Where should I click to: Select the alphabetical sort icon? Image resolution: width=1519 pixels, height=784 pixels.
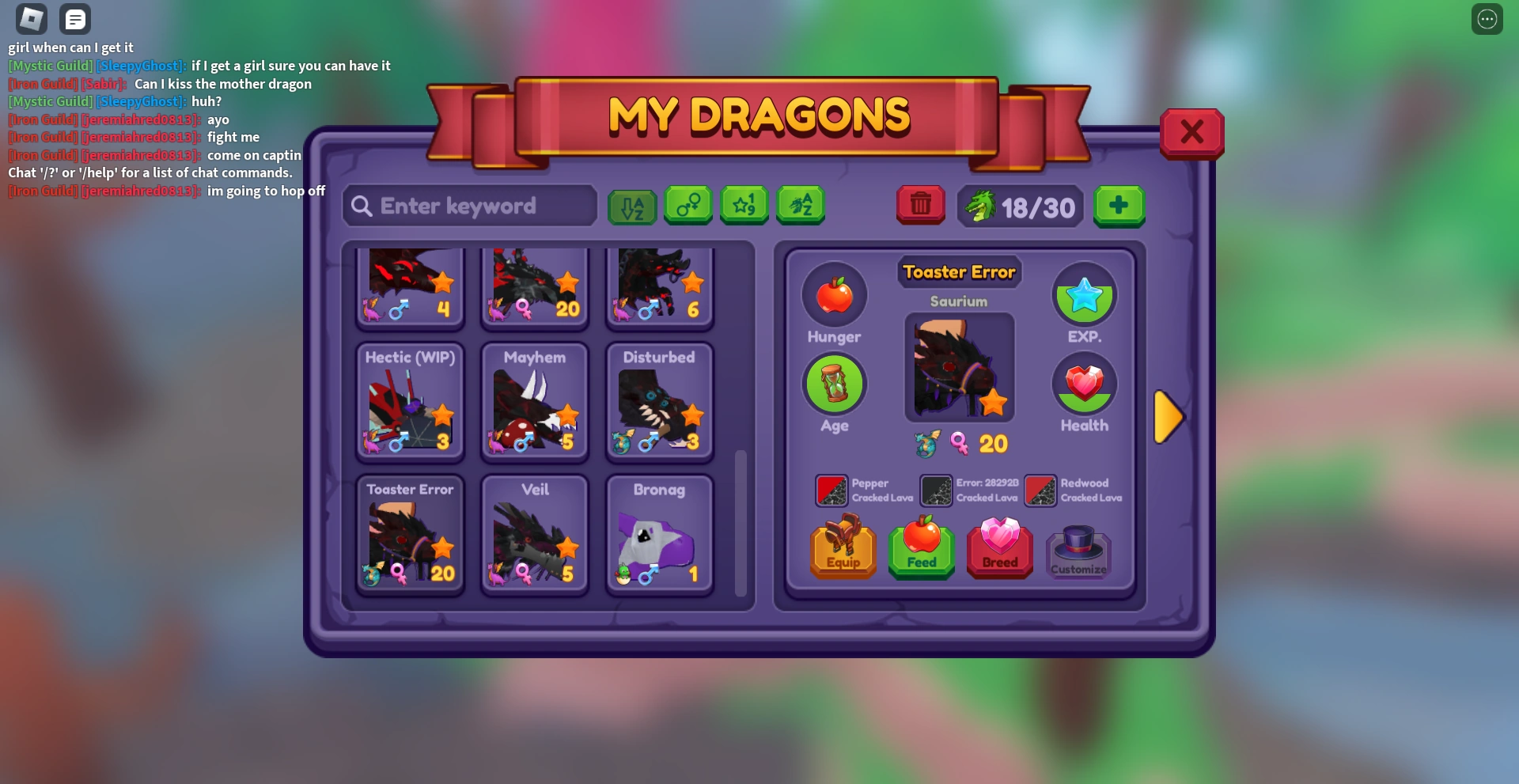[x=632, y=206]
